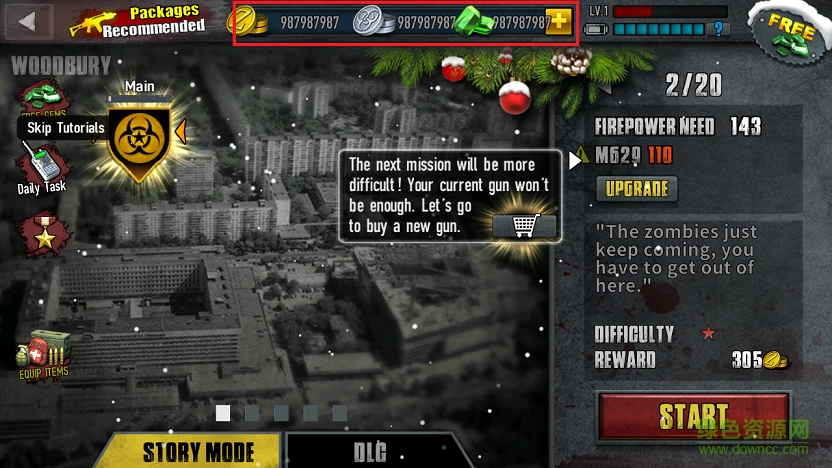
Task: Open the shop via shopping cart button
Action: 524,225
